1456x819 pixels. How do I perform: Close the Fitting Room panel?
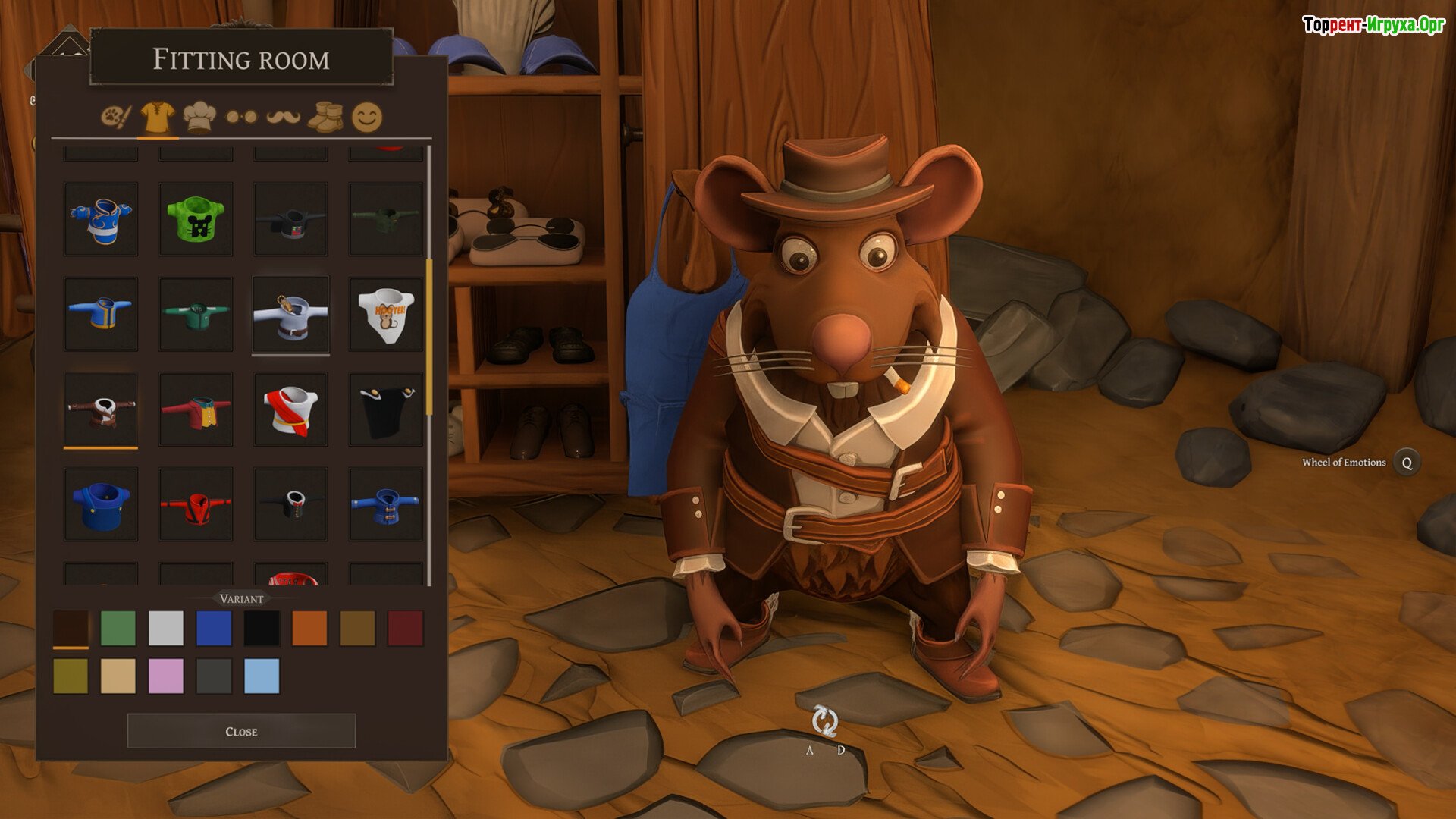pos(241,731)
